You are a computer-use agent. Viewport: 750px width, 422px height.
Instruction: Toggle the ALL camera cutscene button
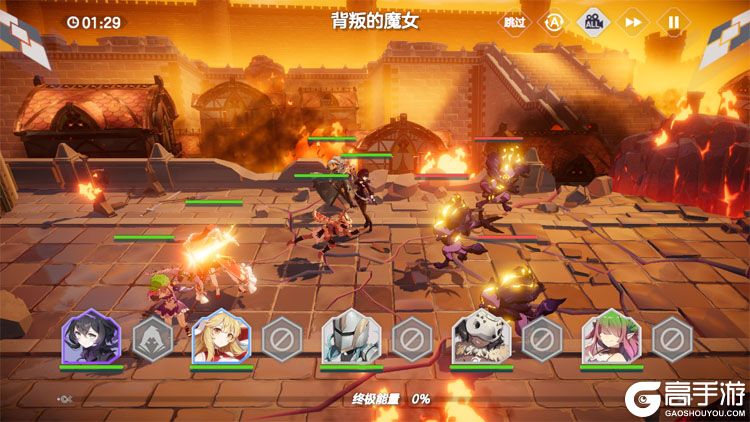click(593, 21)
